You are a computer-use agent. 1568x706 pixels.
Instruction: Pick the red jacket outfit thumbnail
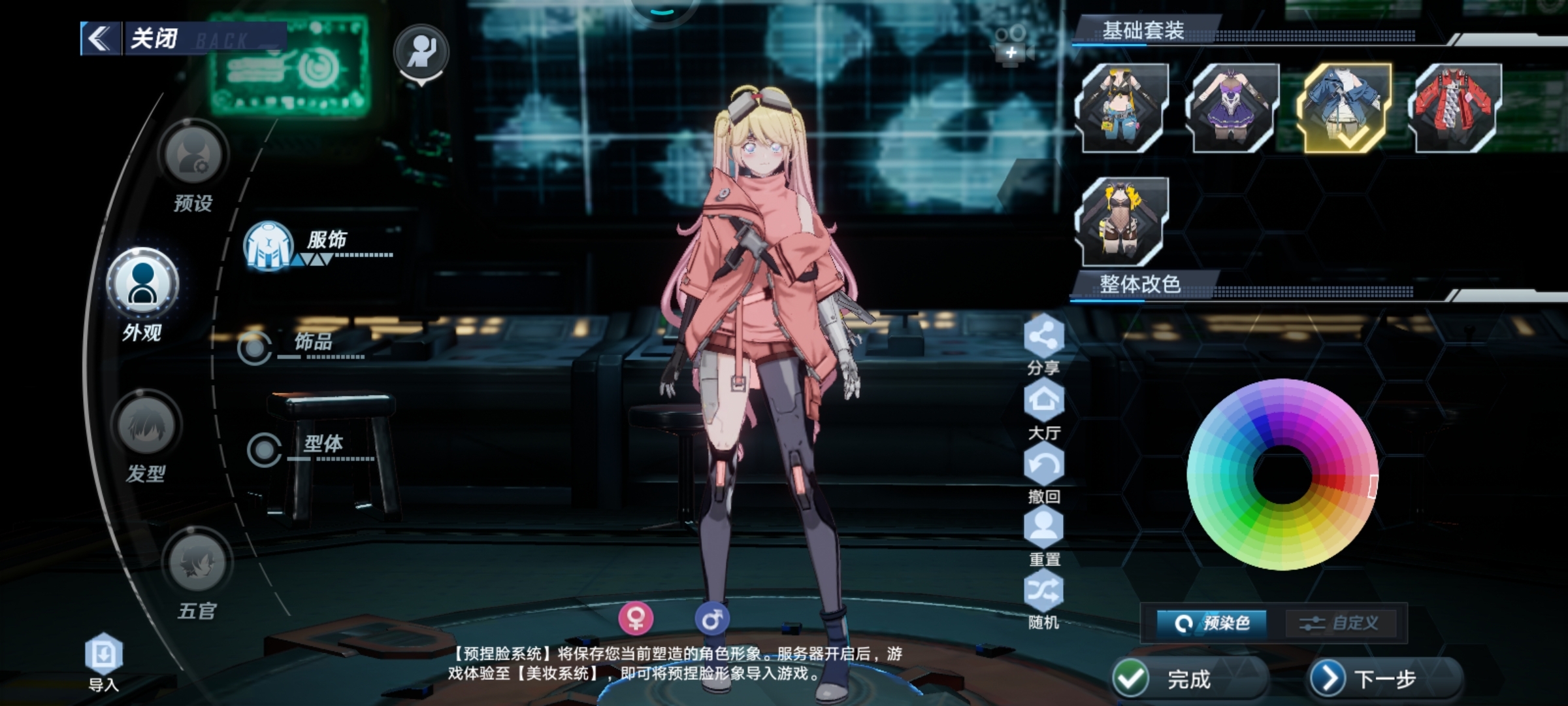(1456, 107)
